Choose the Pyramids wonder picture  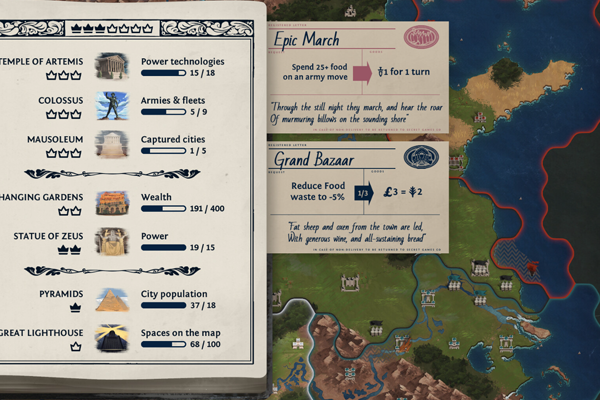(111, 299)
